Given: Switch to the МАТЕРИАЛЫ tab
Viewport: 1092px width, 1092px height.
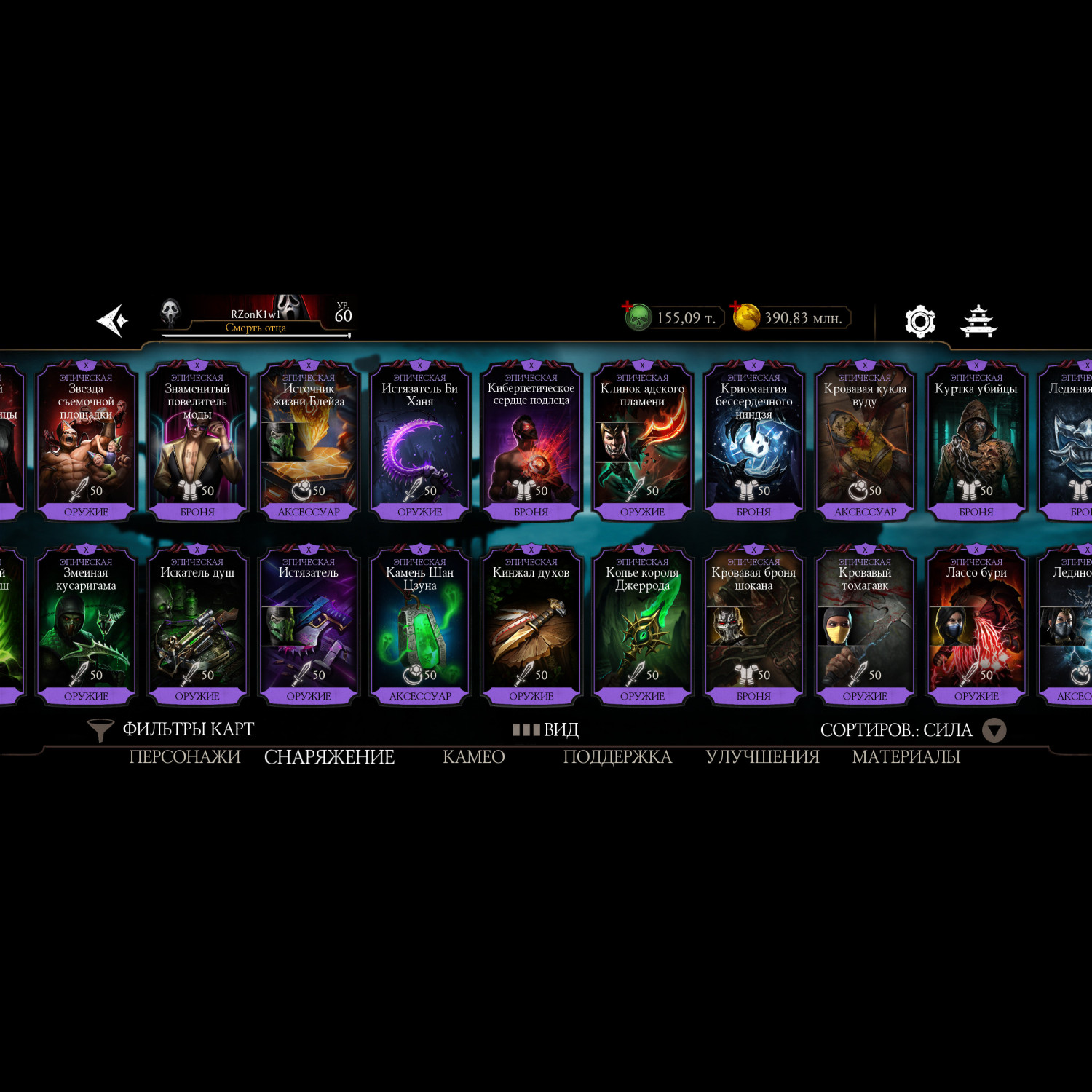Looking at the screenshot, I should coord(906,757).
